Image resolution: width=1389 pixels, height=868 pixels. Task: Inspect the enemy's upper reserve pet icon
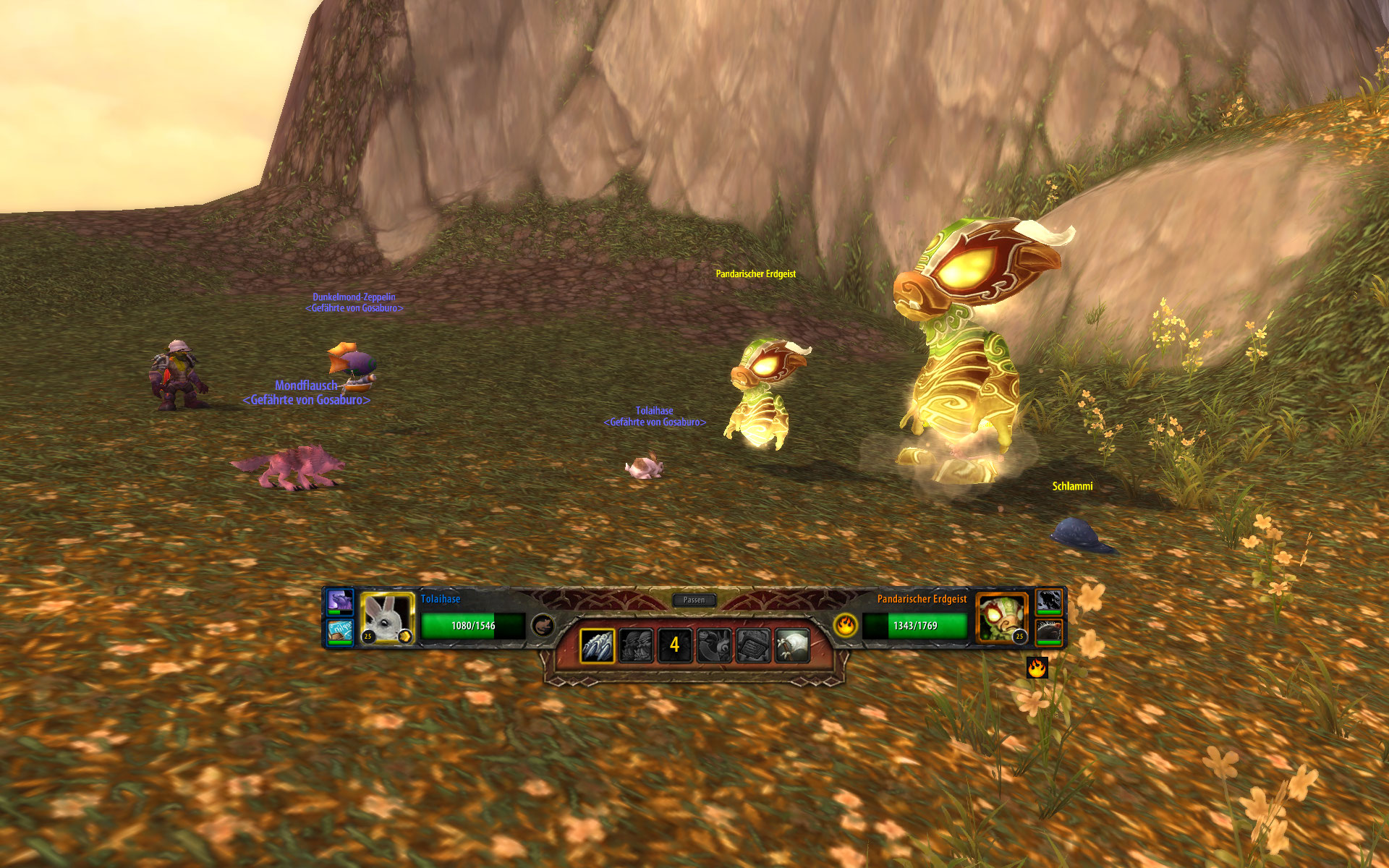pos(1049,601)
